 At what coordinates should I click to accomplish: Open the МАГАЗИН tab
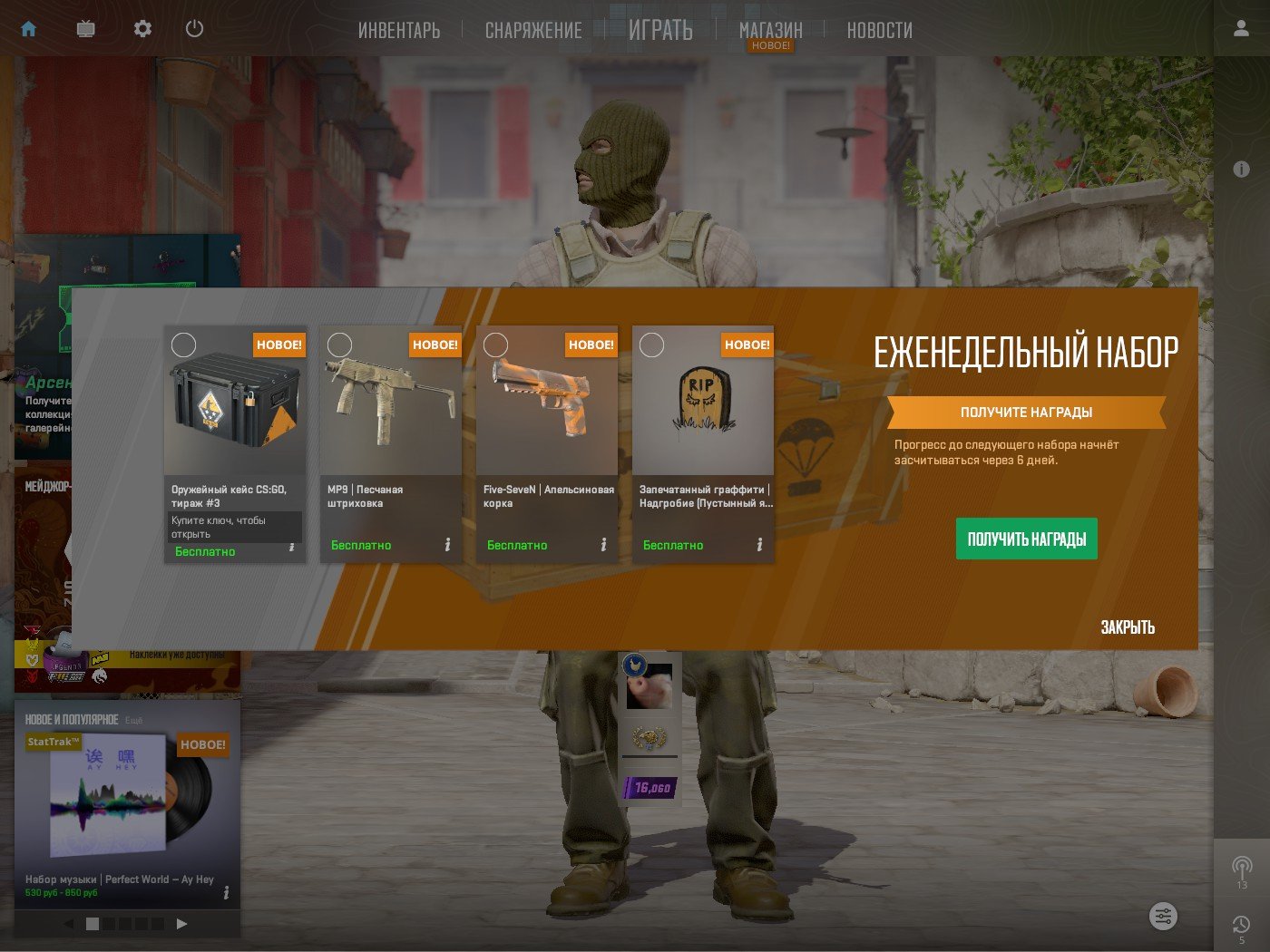tap(771, 31)
